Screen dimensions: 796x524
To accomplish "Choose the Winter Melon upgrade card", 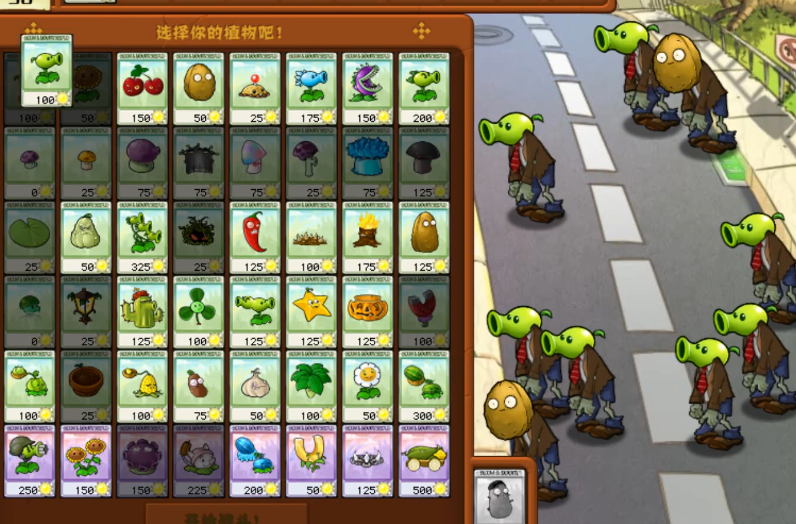I will click(256, 461).
